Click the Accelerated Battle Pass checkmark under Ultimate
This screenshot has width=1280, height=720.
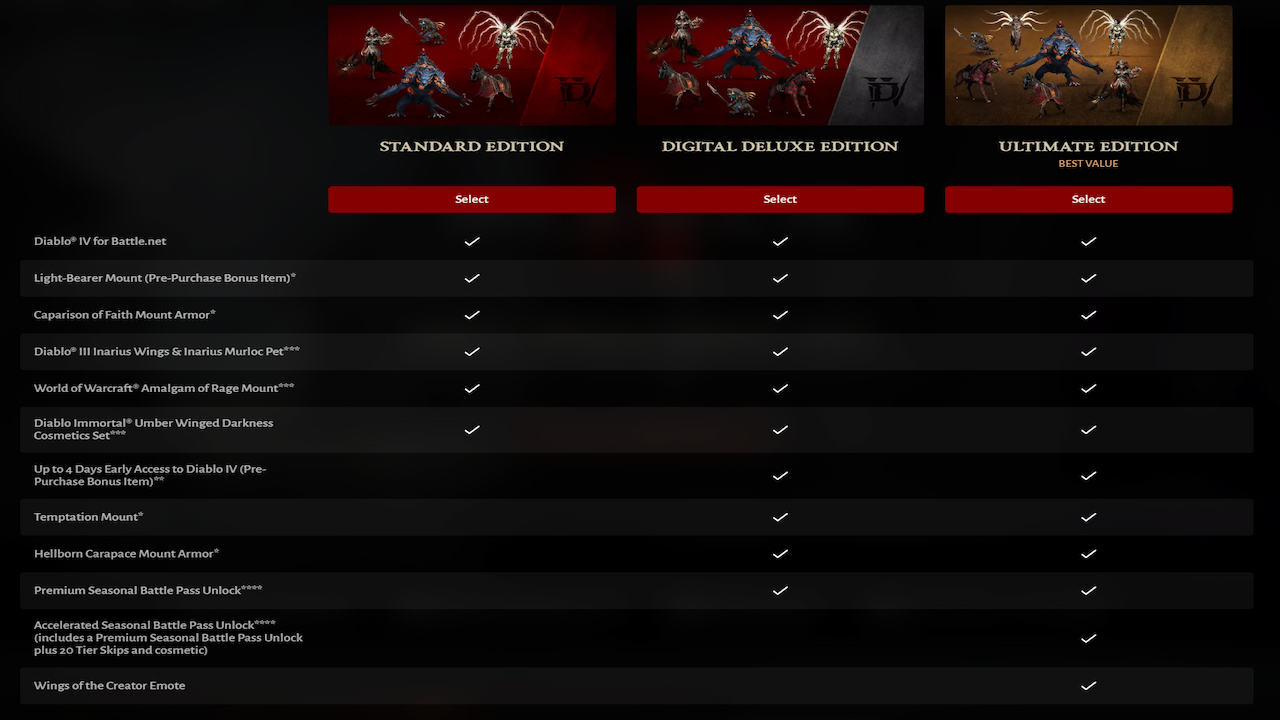click(x=1088, y=638)
